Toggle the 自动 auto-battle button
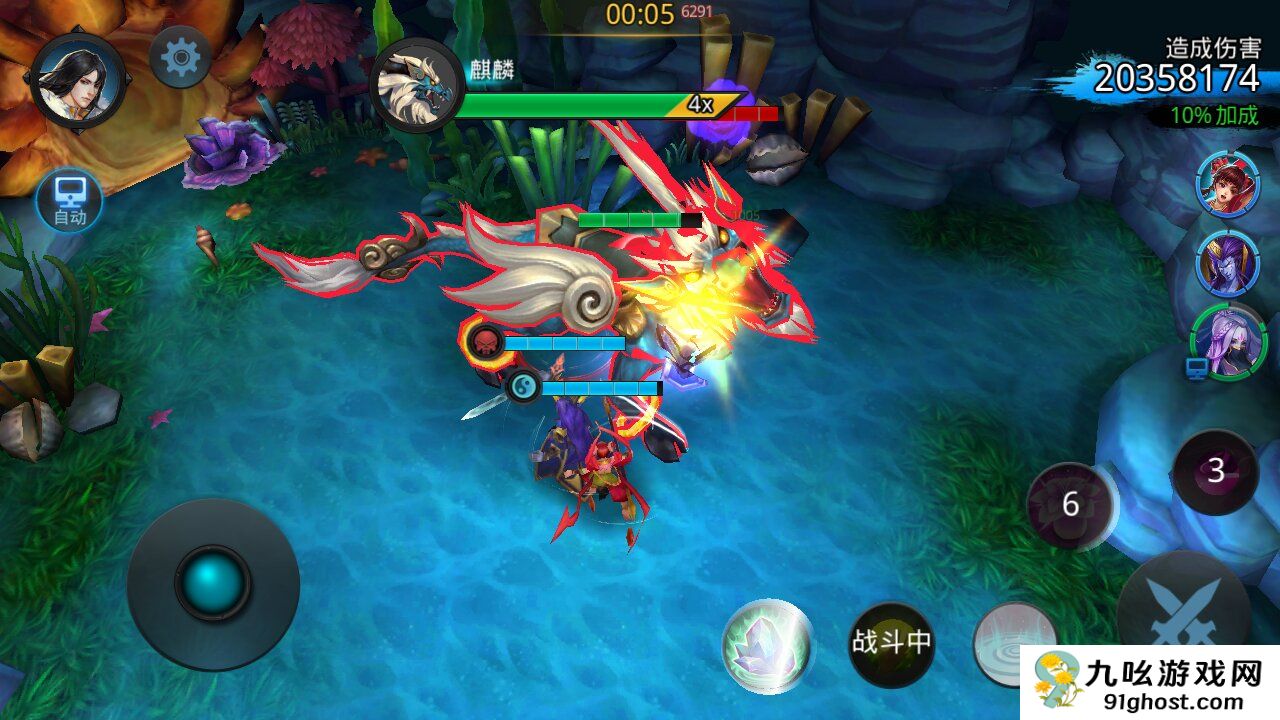The width and height of the screenshot is (1280, 720). (x=70, y=201)
